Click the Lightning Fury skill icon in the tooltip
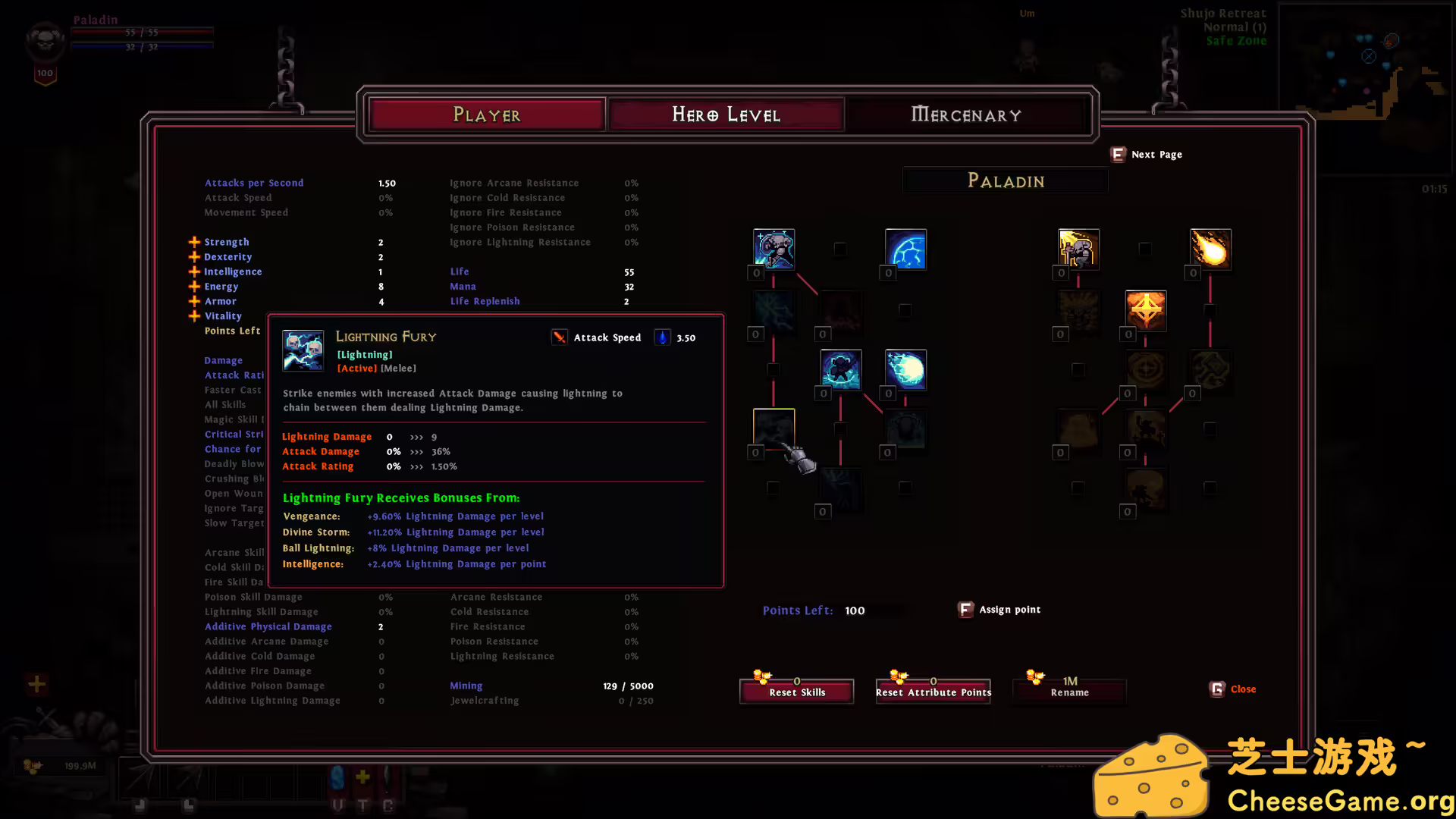Screen dimensions: 1456x819 point(303,350)
